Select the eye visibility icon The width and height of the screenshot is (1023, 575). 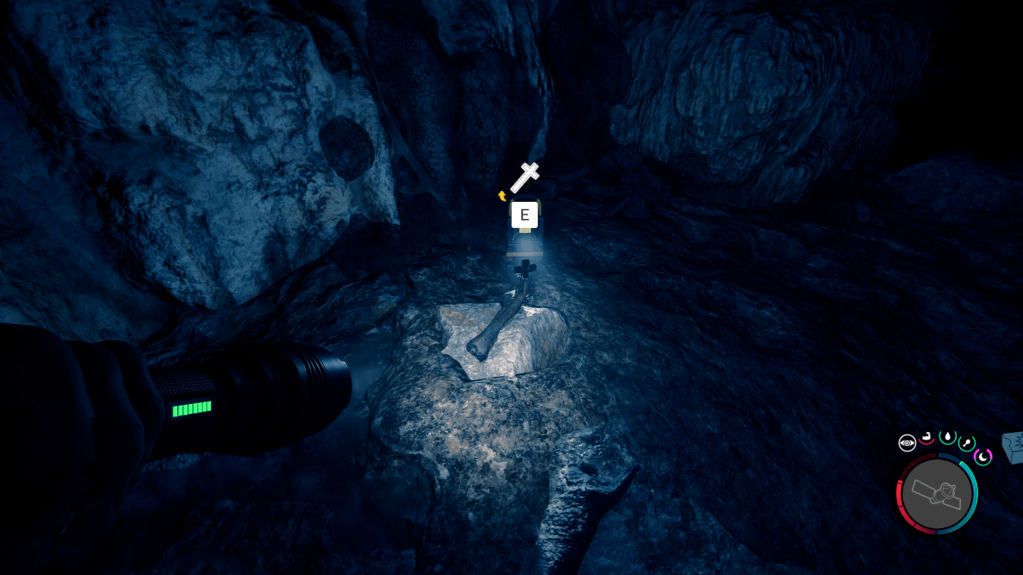907,443
